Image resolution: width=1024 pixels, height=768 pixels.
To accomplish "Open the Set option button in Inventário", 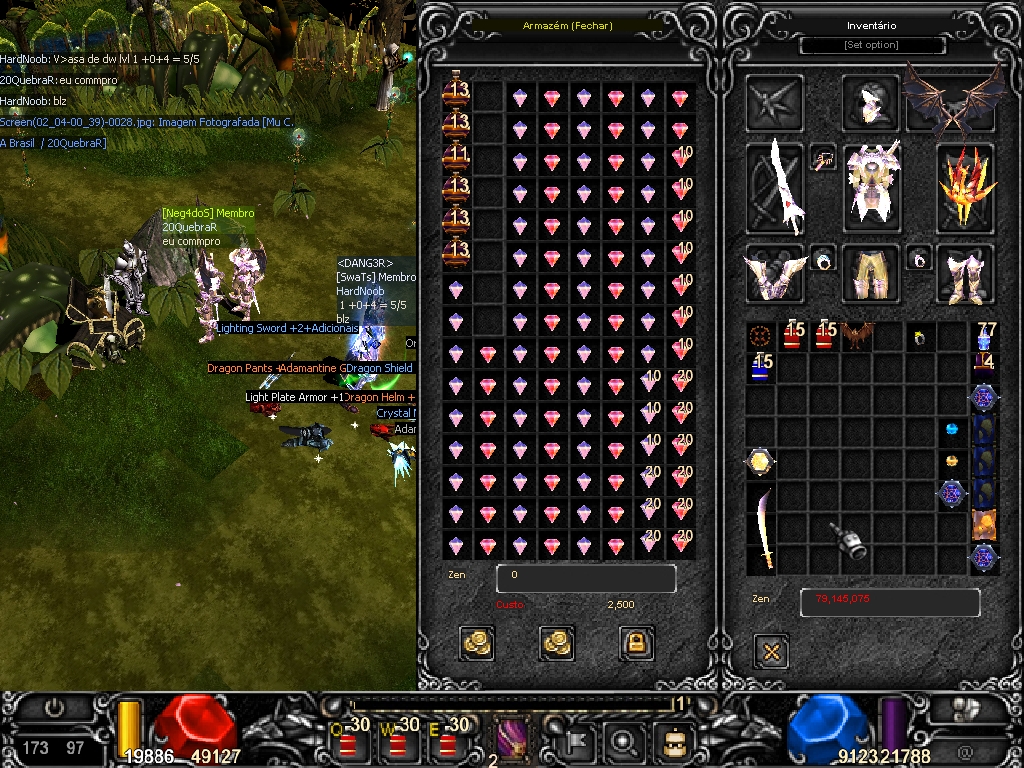I will coord(871,45).
